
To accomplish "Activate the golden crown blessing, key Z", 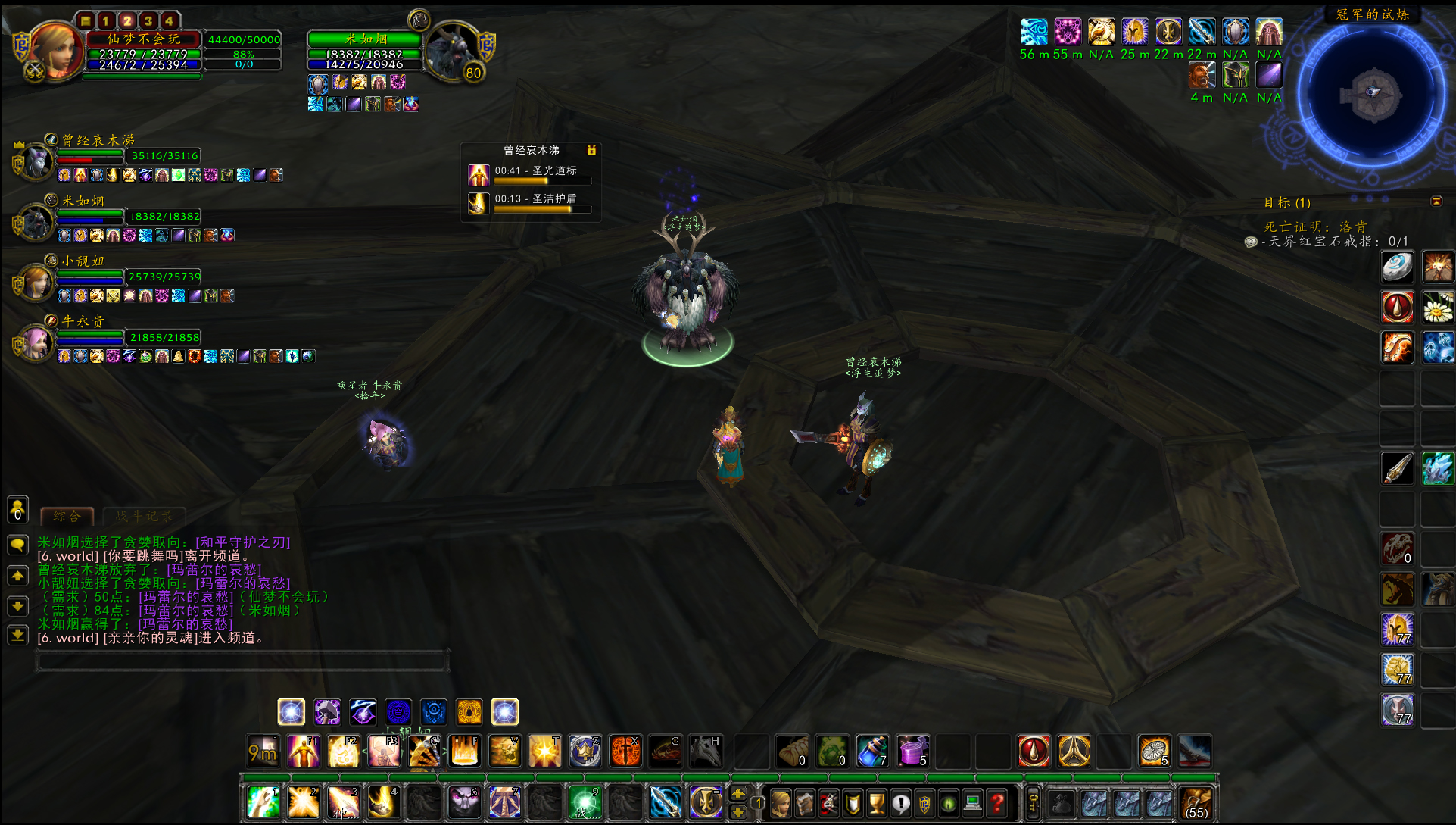I will click(x=585, y=751).
